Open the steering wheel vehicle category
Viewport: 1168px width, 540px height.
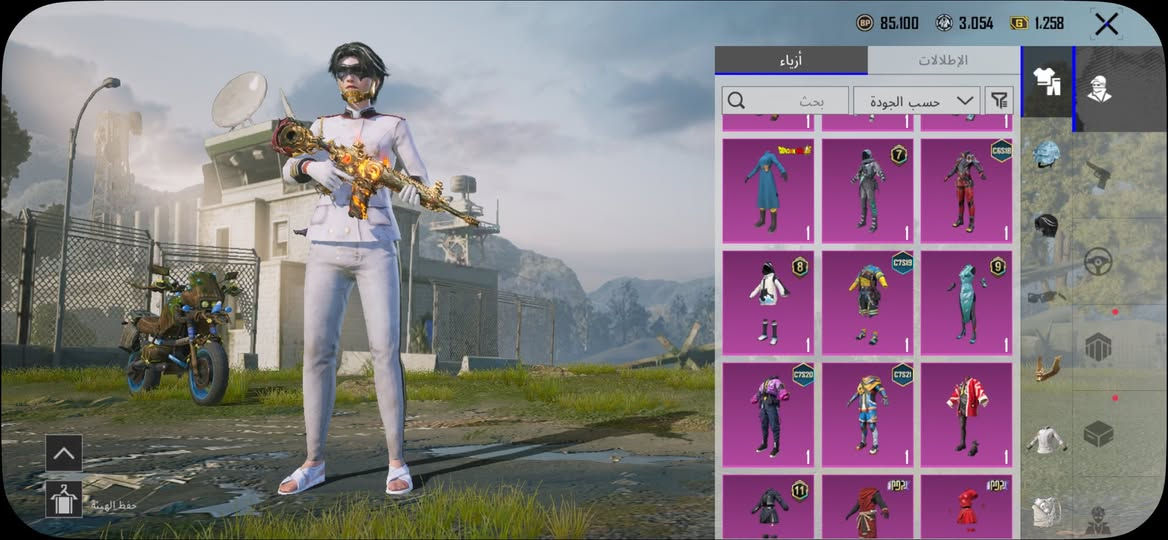(1099, 262)
